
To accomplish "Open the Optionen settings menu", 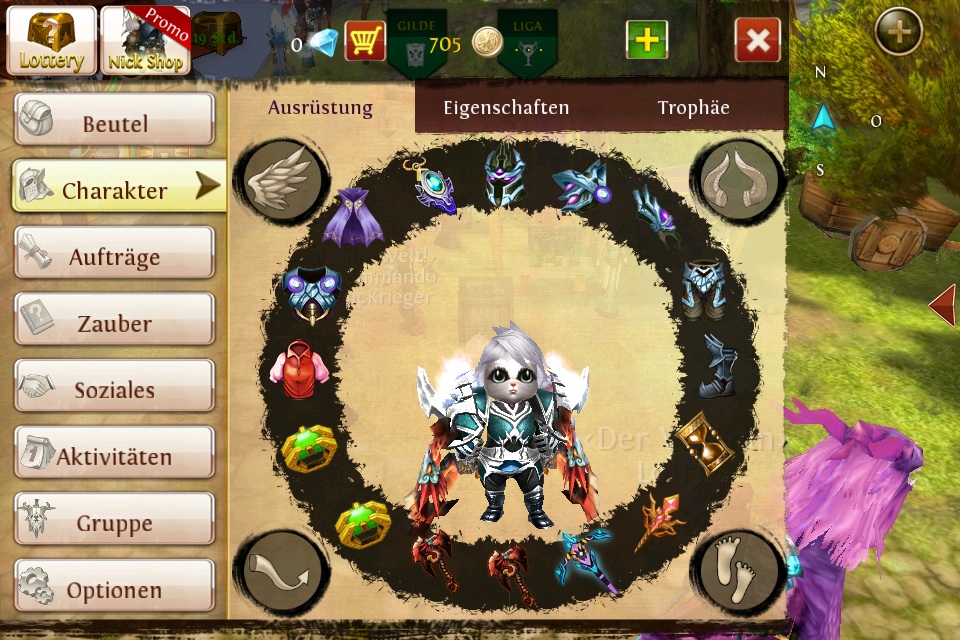I will (x=114, y=589).
